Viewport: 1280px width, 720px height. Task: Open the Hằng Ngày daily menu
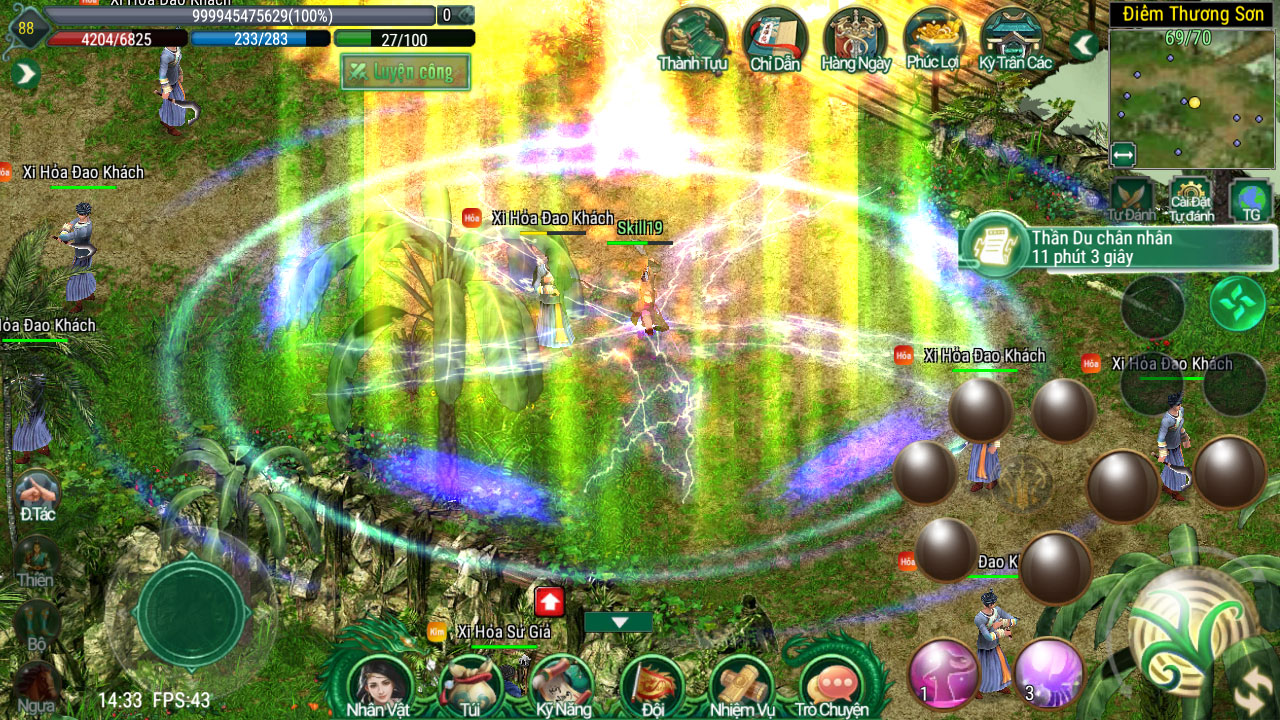tap(855, 40)
